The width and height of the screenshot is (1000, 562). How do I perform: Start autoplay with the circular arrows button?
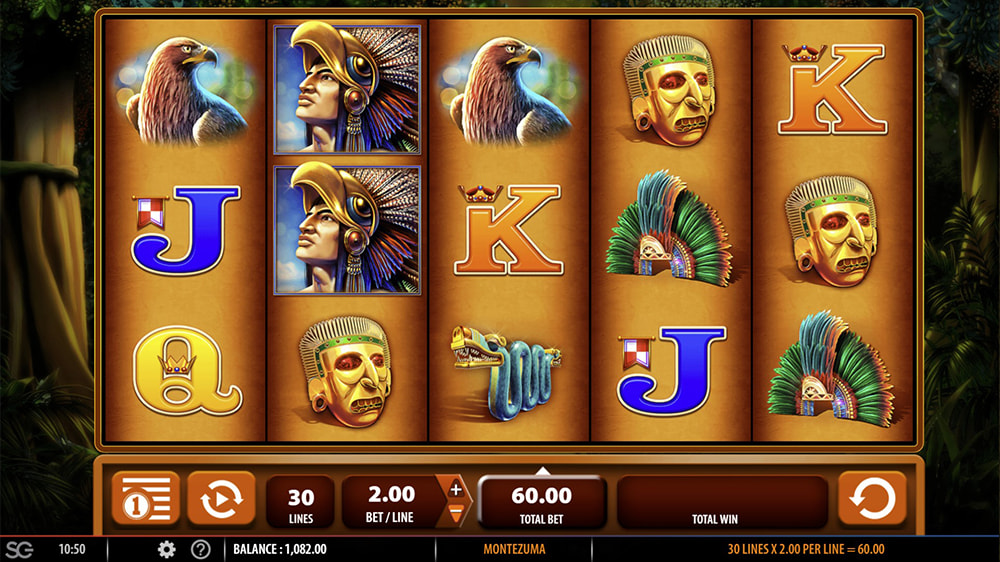point(221,498)
